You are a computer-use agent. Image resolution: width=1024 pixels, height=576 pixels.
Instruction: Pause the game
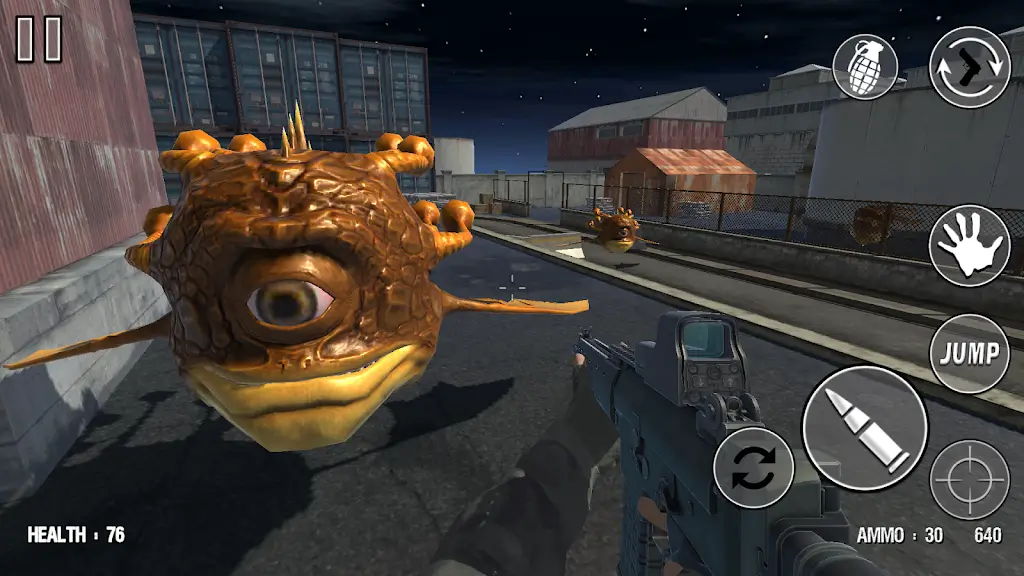[x=39, y=39]
